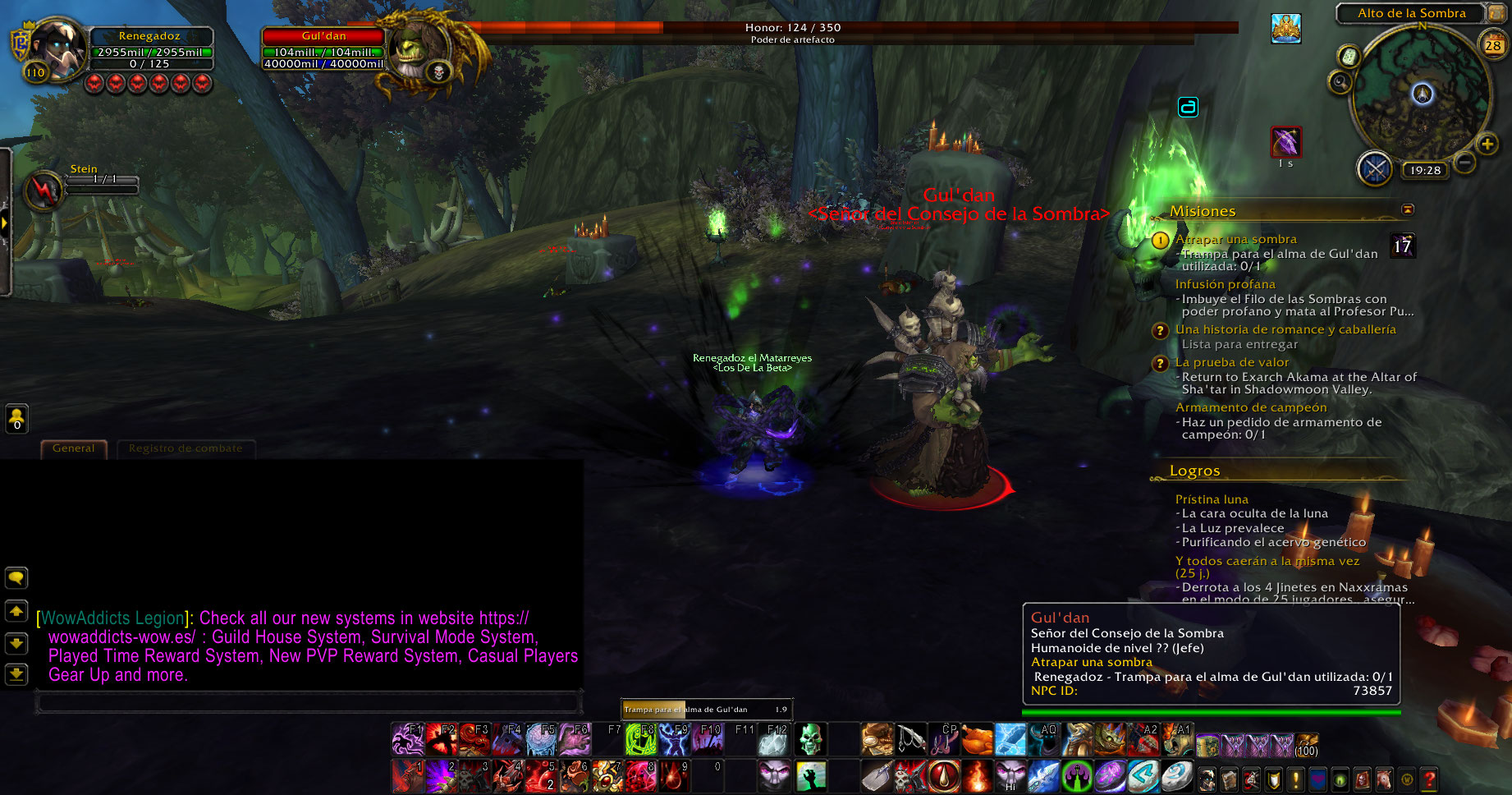Open the 'Una historia de romance y caballería' quest
Image resolution: width=1512 pixels, height=795 pixels.
point(1285,329)
